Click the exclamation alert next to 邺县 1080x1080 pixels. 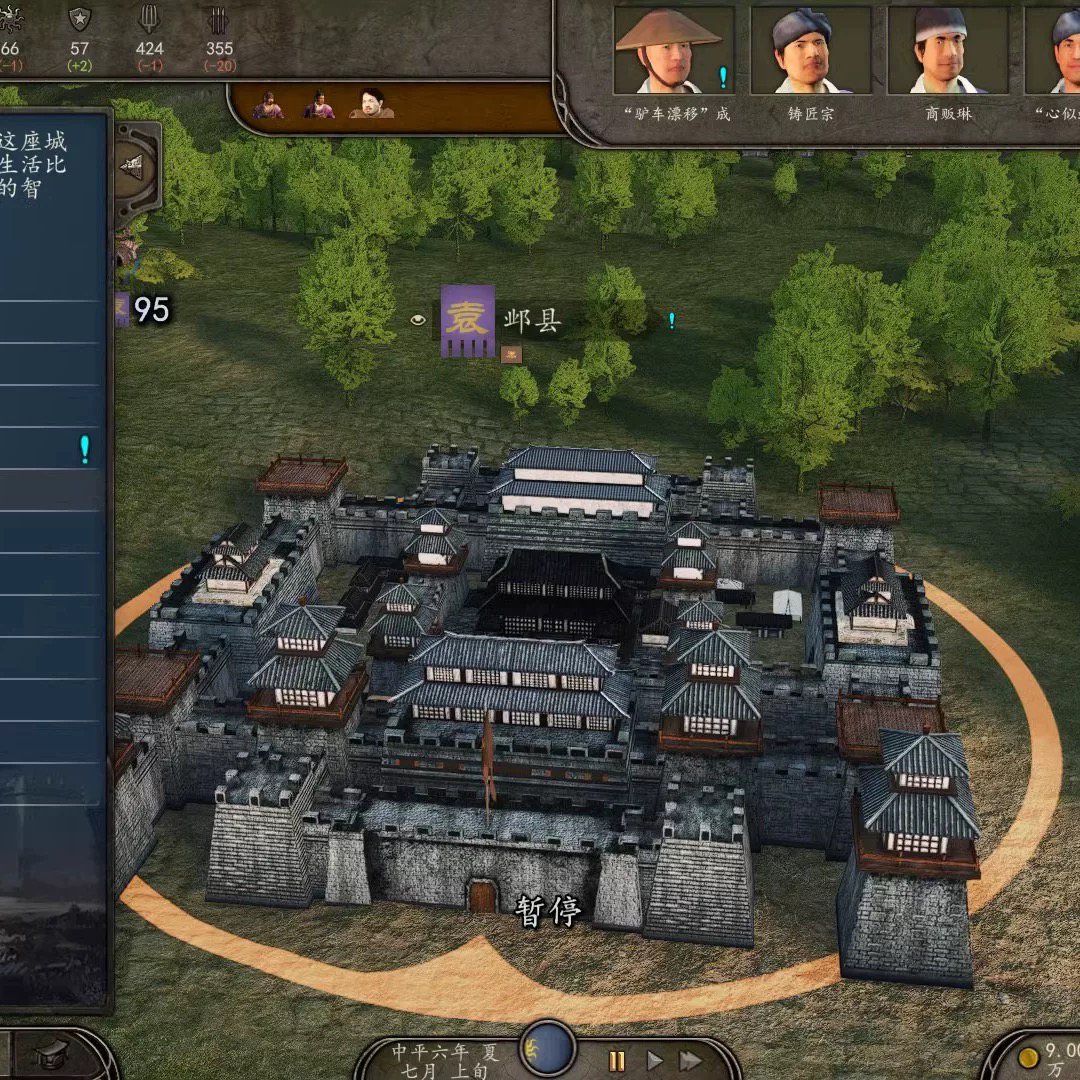point(672,321)
